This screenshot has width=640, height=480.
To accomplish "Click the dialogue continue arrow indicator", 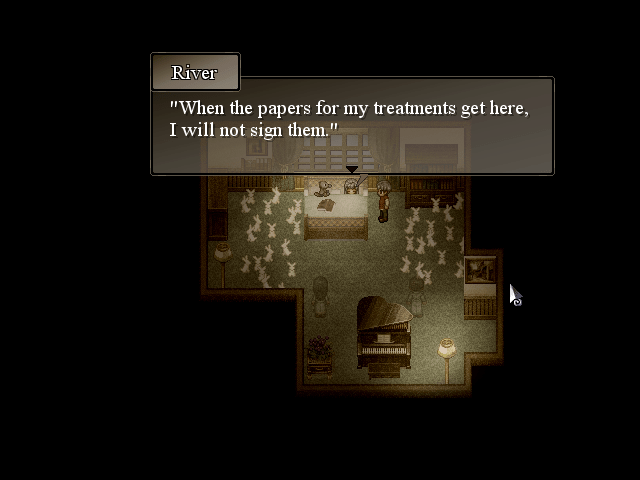I will pyautogui.click(x=352, y=170).
